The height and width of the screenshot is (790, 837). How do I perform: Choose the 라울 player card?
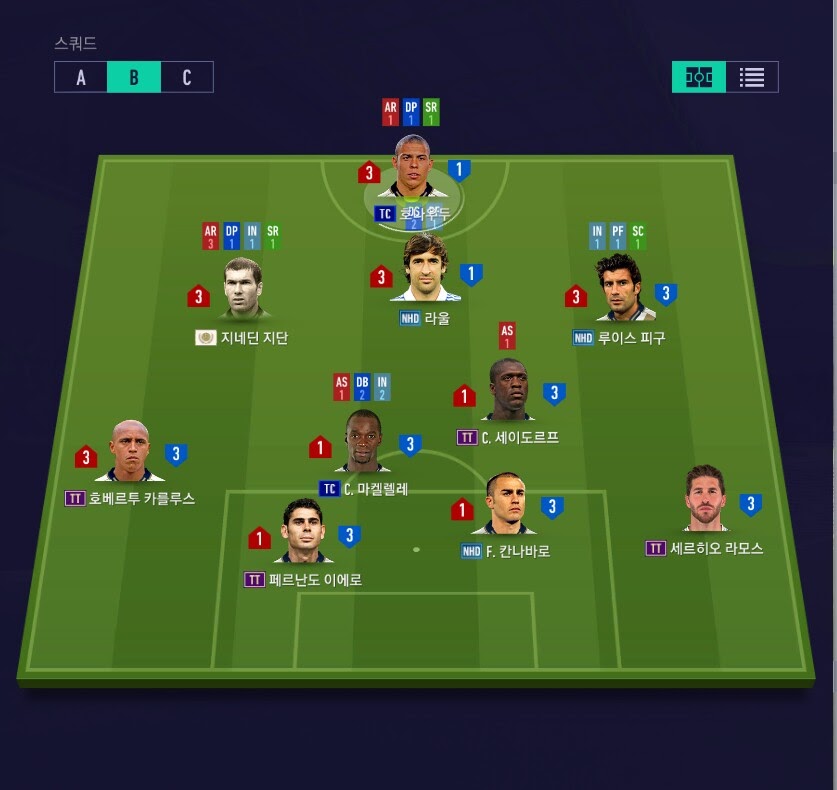tap(425, 270)
